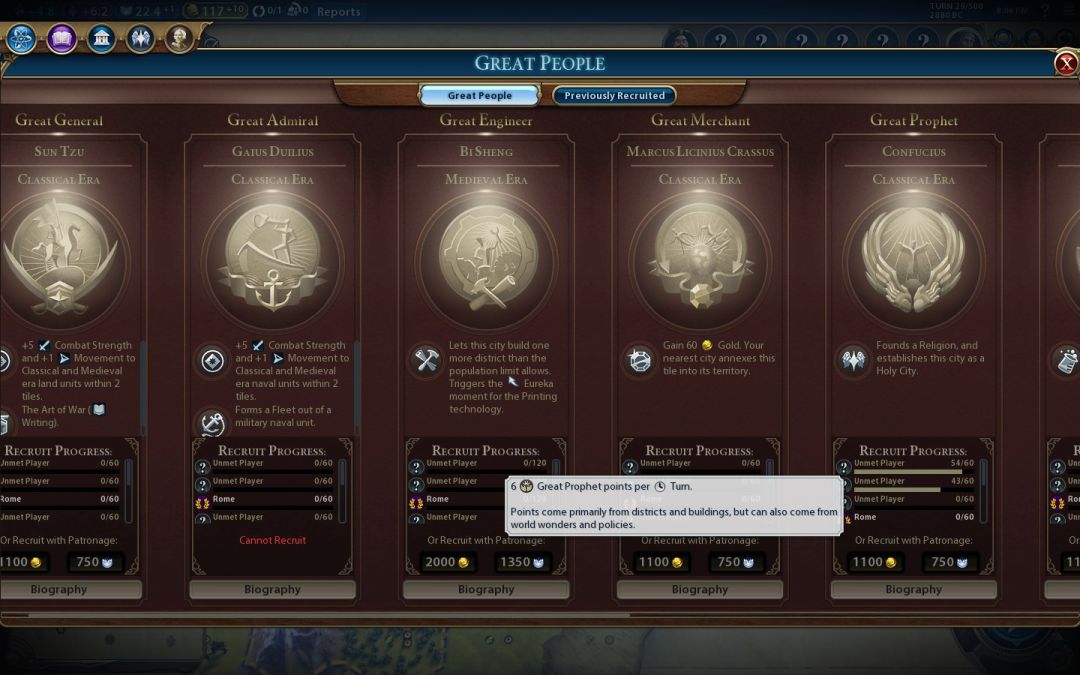Close the Great People screen

pos(1066,64)
